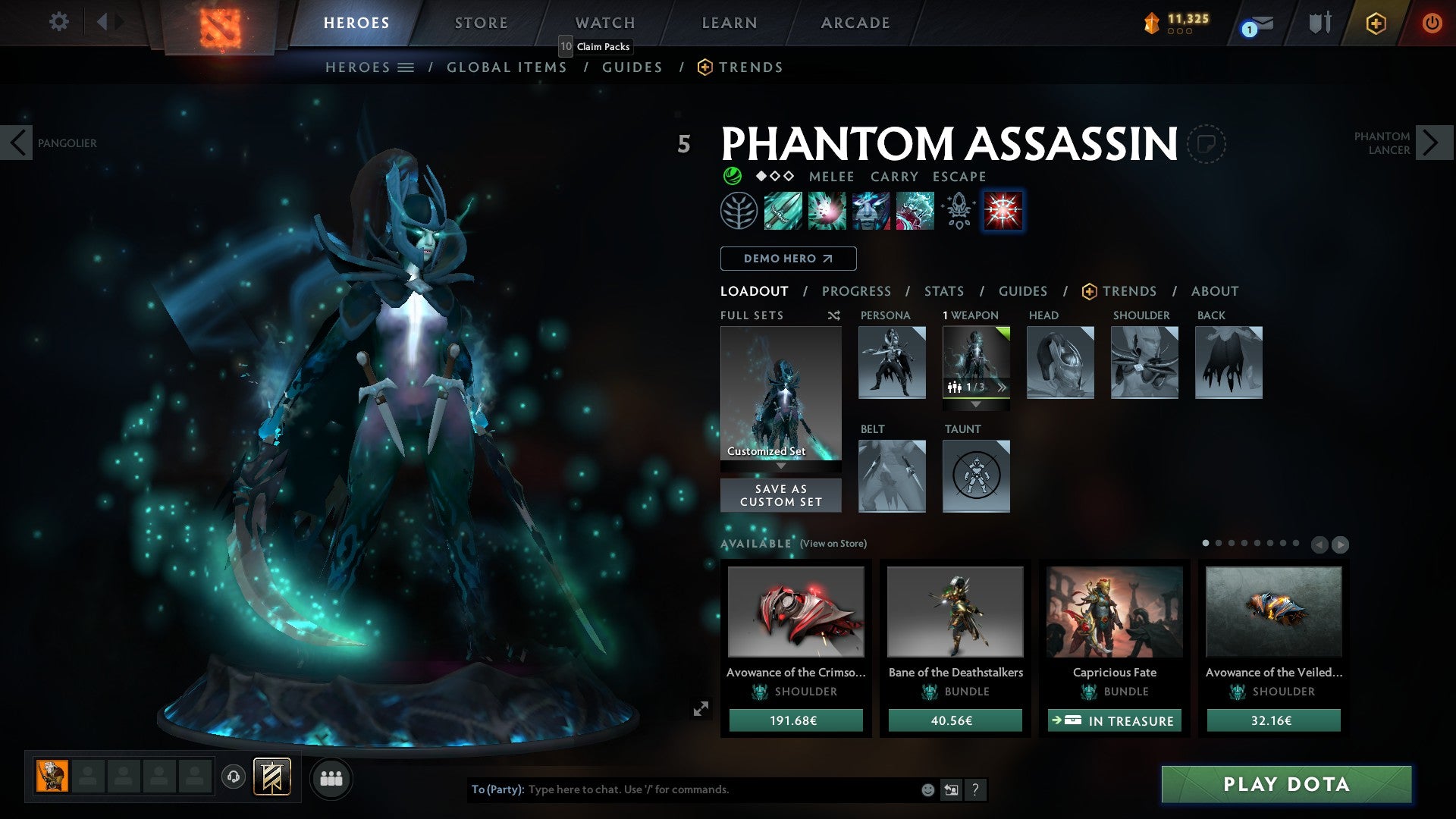Start matchmaking with Play Dota button
This screenshot has height=819, width=1456.
pos(1286,784)
